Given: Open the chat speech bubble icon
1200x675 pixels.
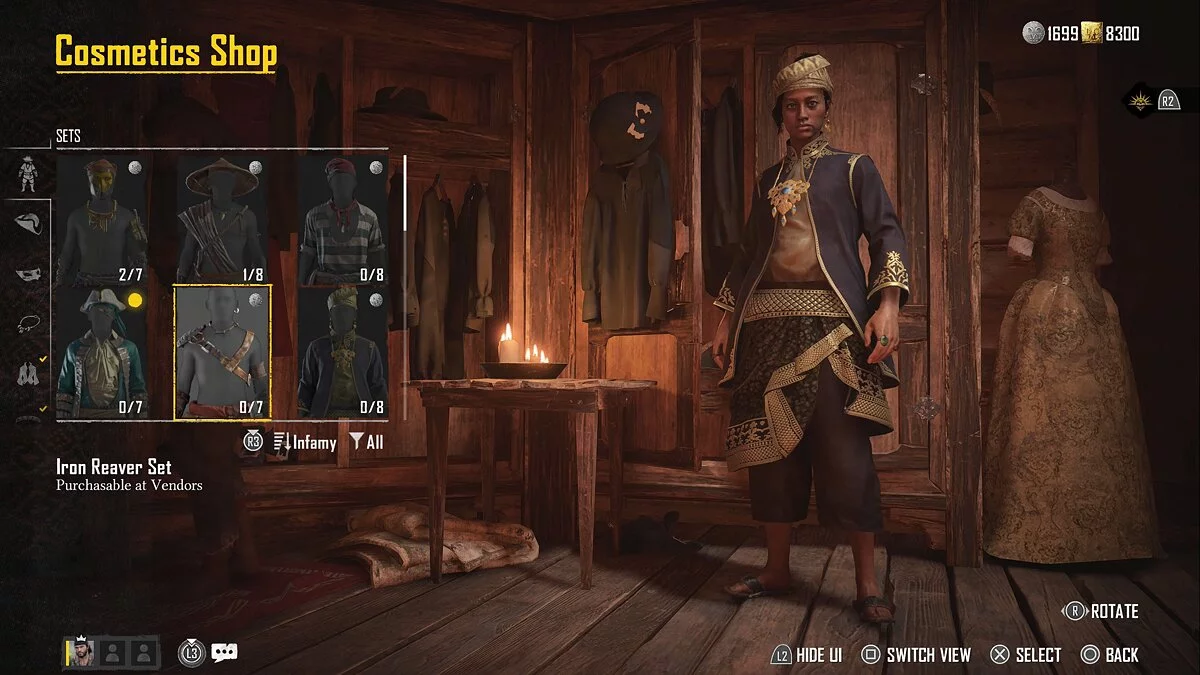Looking at the screenshot, I should [x=224, y=653].
